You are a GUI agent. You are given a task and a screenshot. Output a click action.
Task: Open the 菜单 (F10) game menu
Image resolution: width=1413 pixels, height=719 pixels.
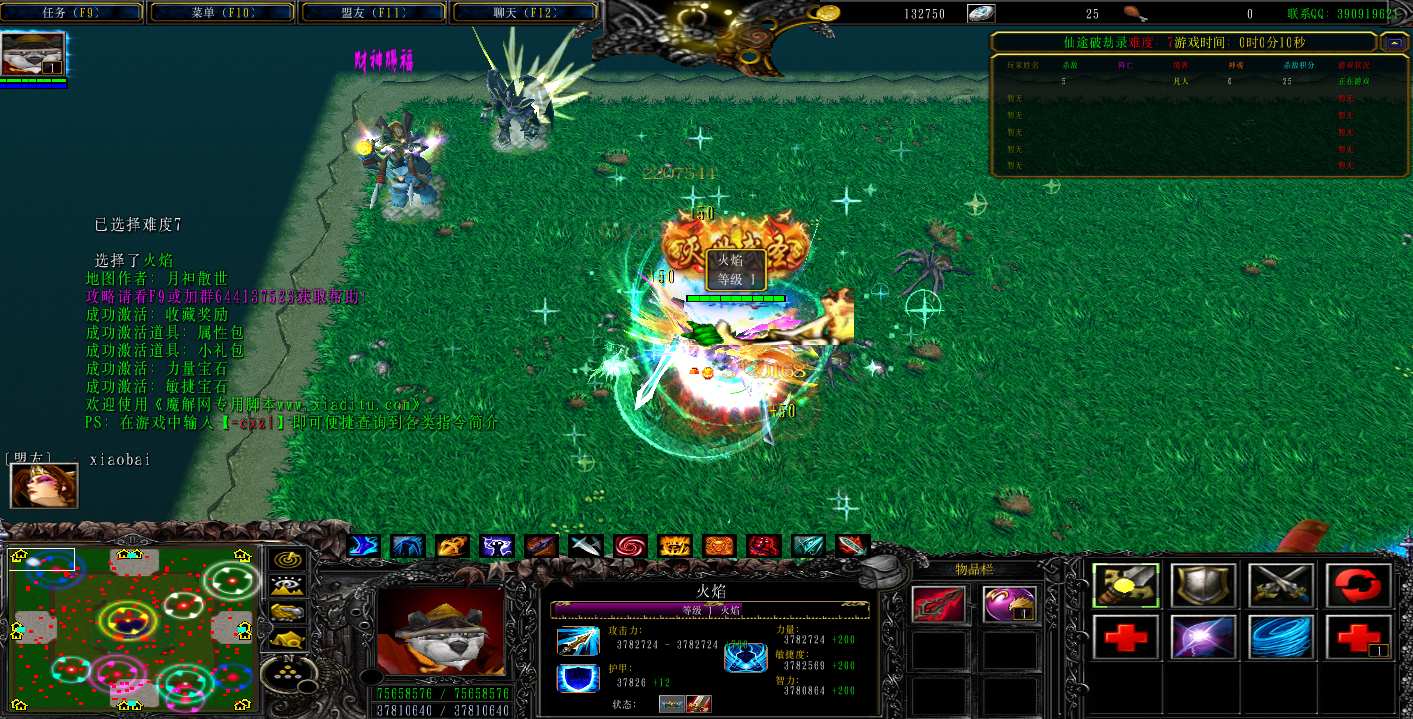(225, 13)
